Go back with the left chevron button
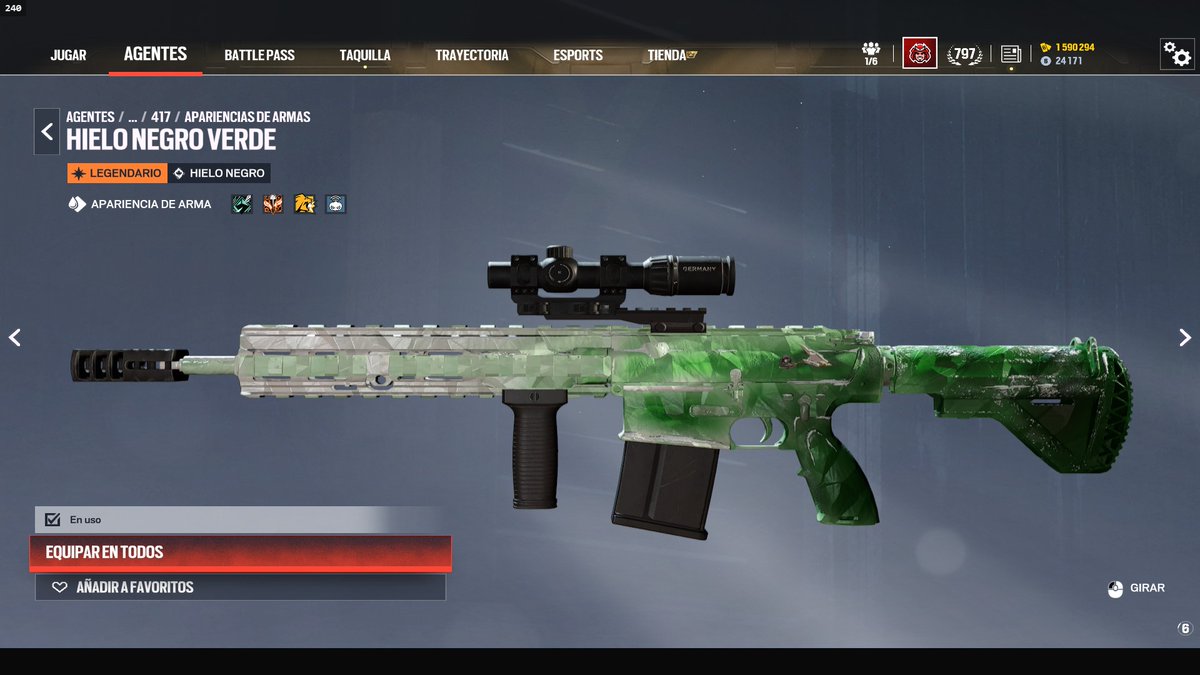Image resolution: width=1200 pixels, height=675 pixels. (x=47, y=132)
